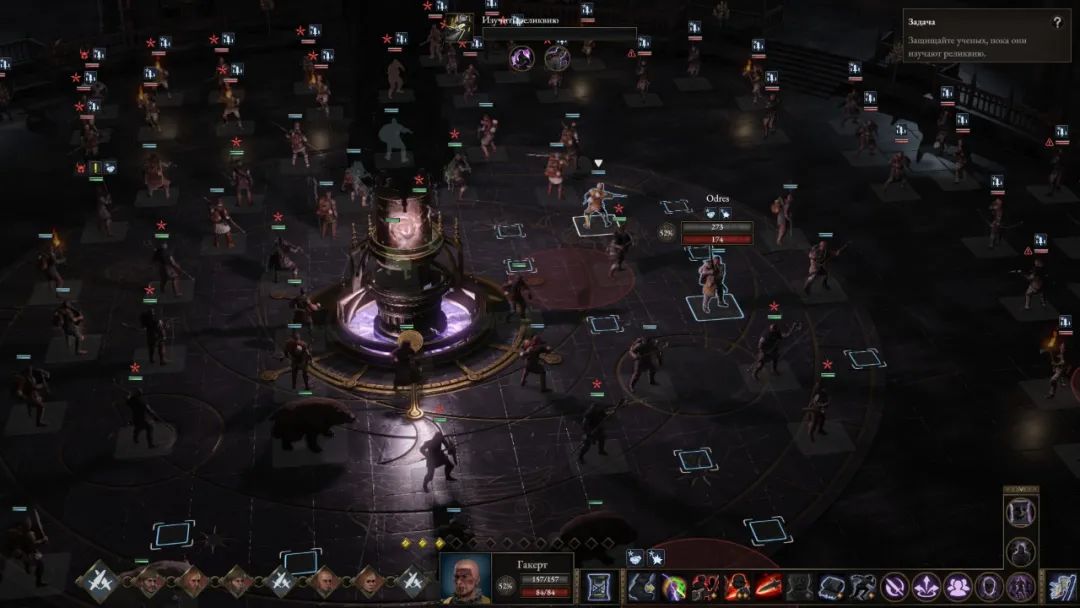1080x608 pixels.
Task: Select the first crossed-swords turn order marker
Action: coord(99,579)
